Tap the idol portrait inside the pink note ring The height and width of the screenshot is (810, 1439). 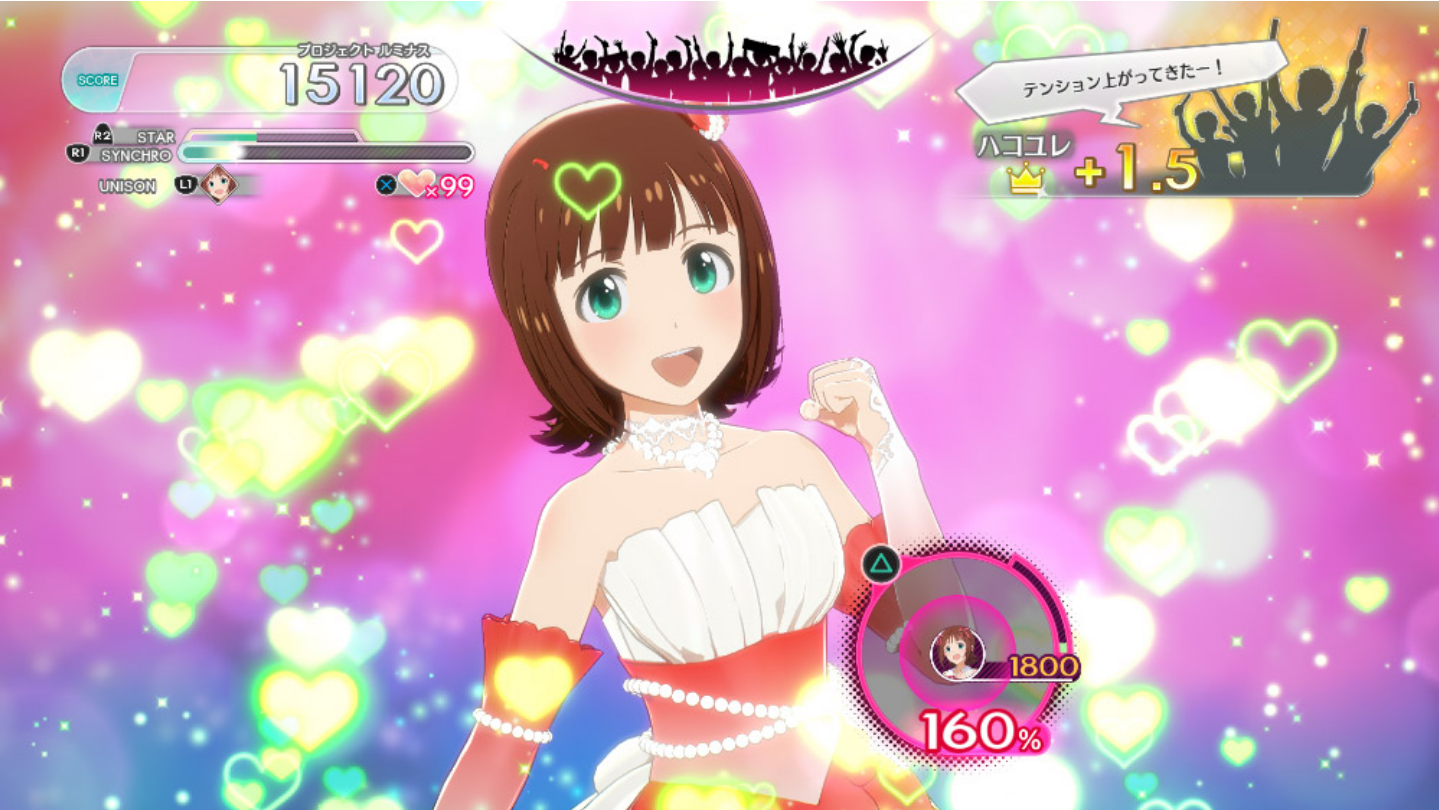click(x=956, y=654)
